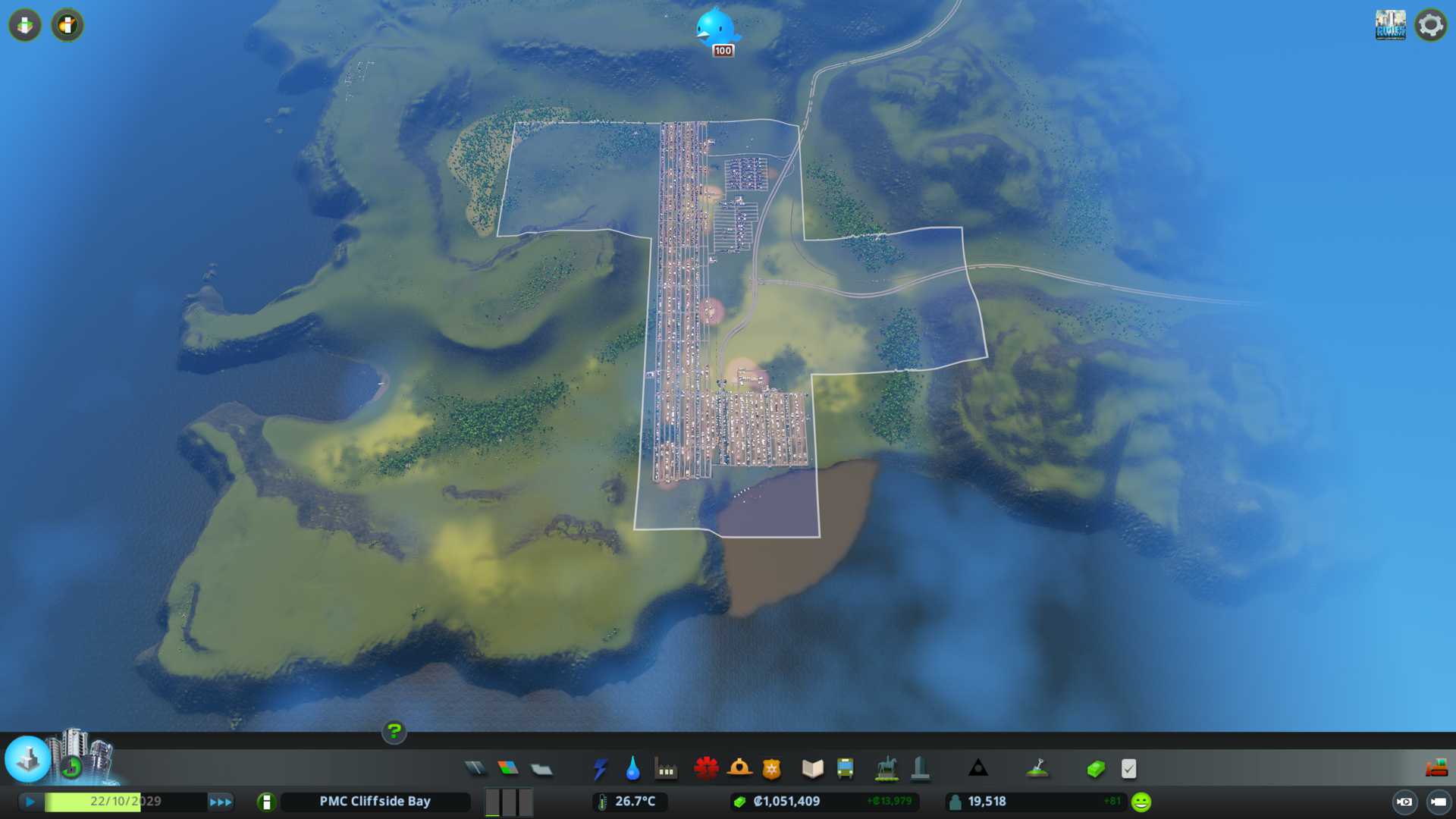Viewport: 1456px width, 819px height.
Task: Open the Fire Department helmet menu
Action: (x=739, y=769)
